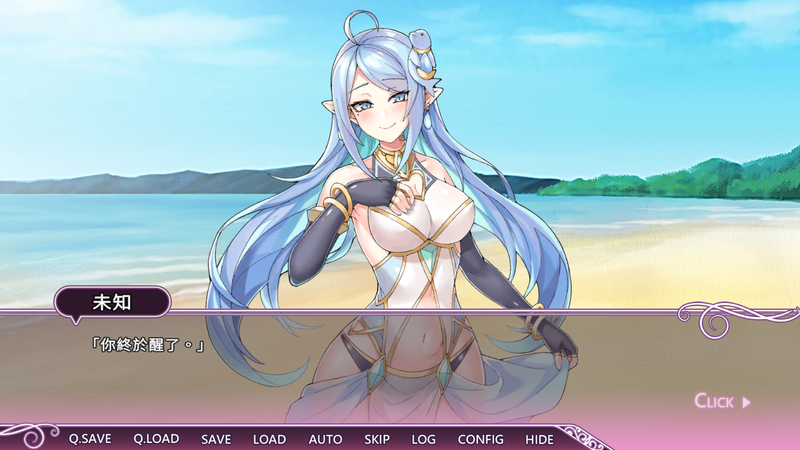The height and width of the screenshot is (450, 800).
Task: Open the LOAD menu
Action: pyautogui.click(x=269, y=439)
